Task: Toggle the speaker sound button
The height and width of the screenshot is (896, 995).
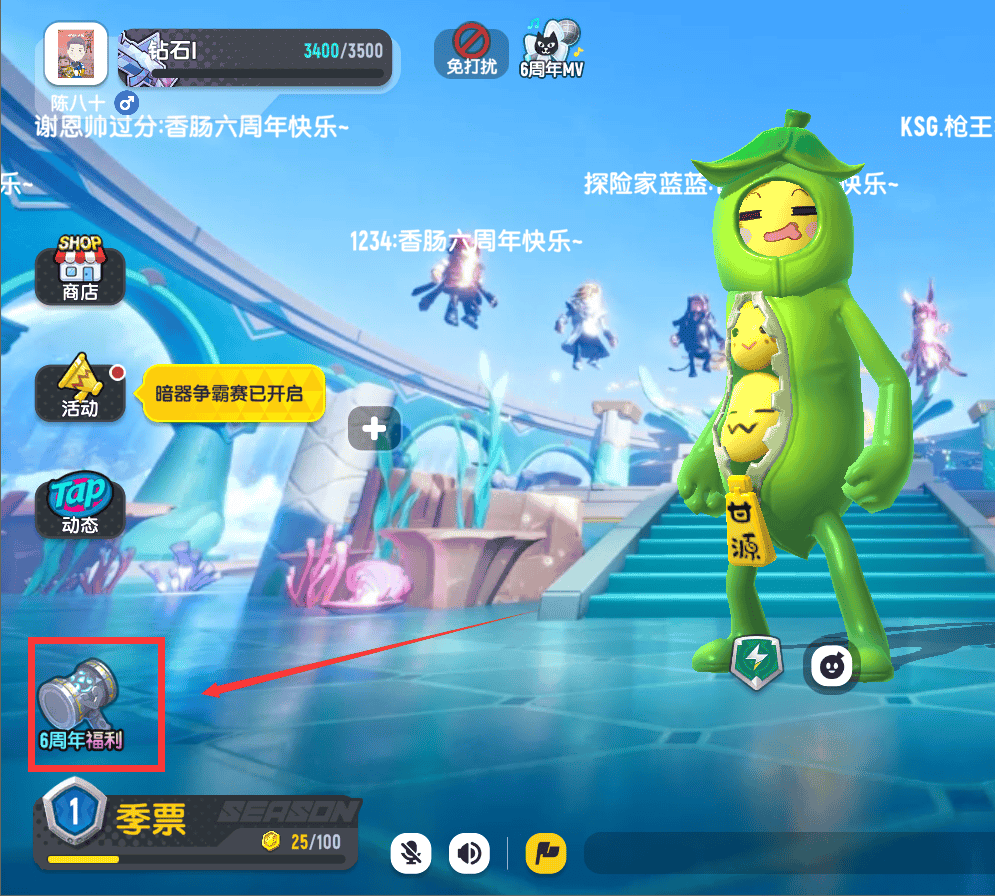Action: tap(469, 854)
